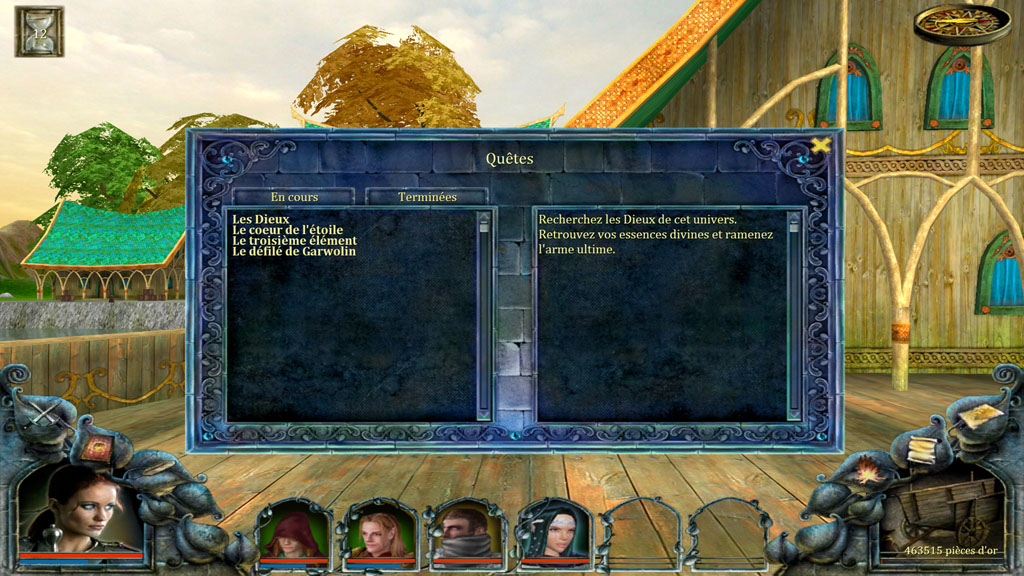Click the hourglass turn icon

coord(39,31)
